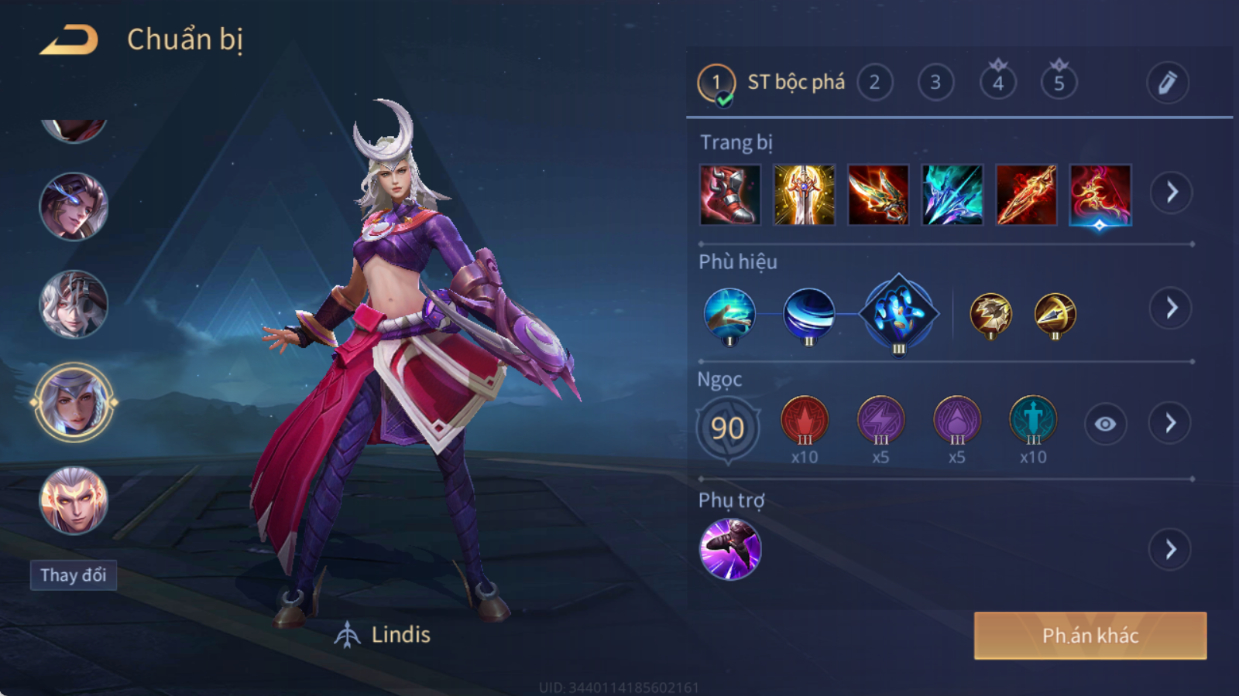The height and width of the screenshot is (696, 1239).
Task: Click the golden sword equipment icon
Action: [804, 194]
